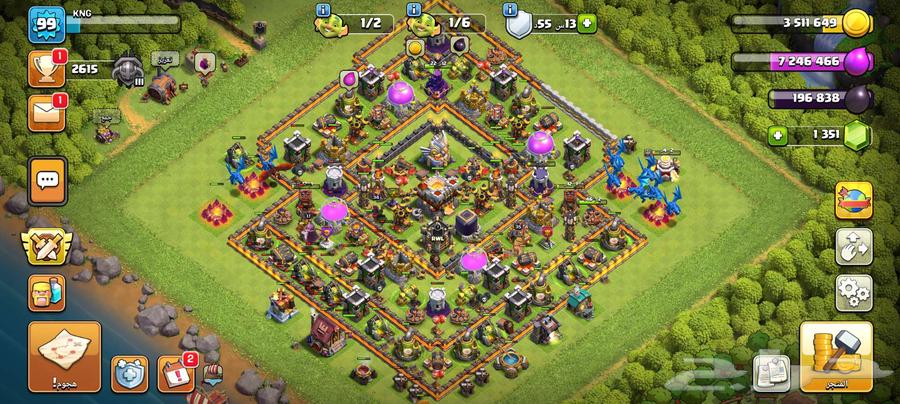Screen dimensions: 900x404
Task: Open the clan war crossed swords button
Action: point(47,239)
